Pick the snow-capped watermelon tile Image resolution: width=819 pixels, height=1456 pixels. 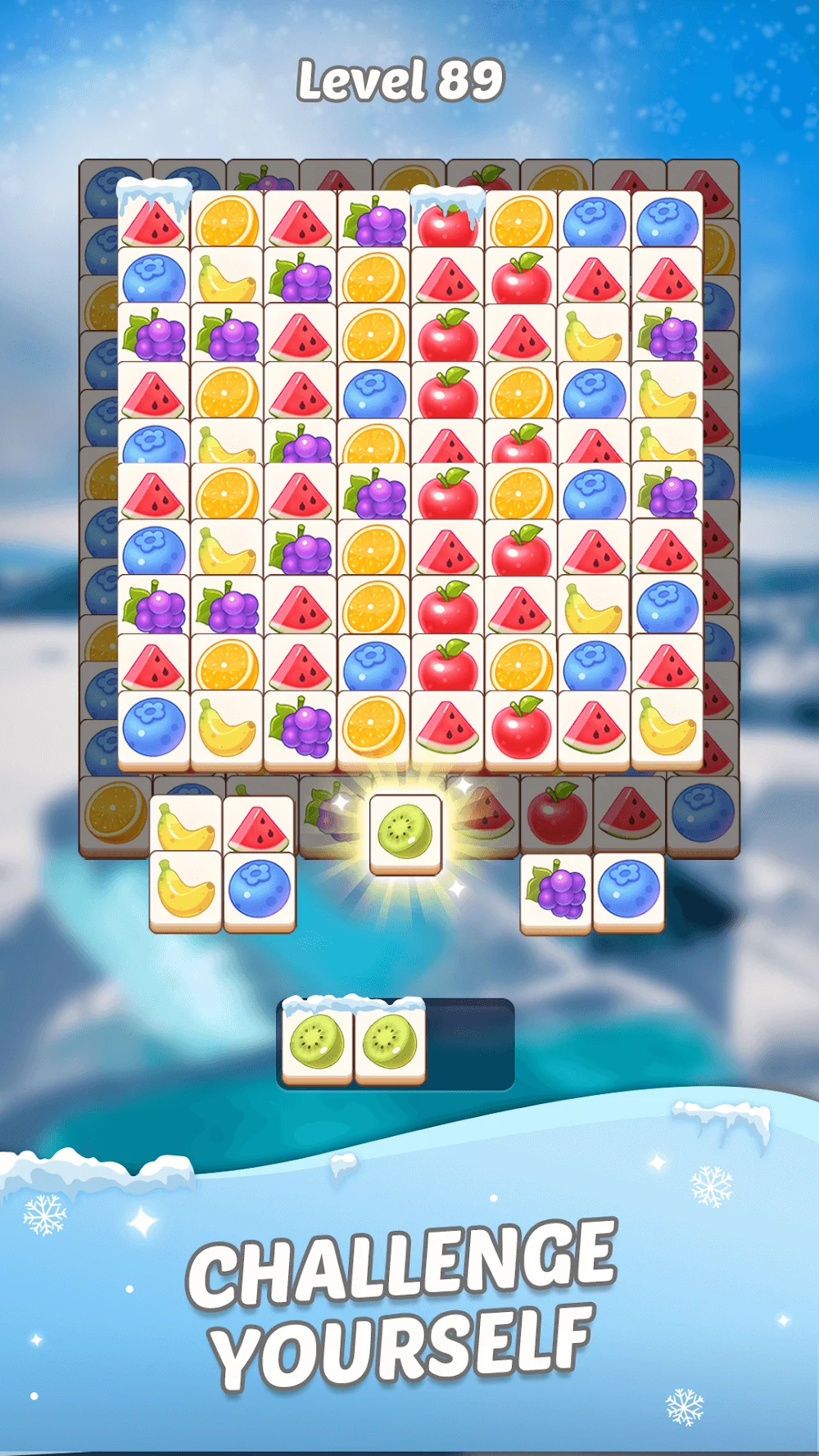click(x=153, y=219)
